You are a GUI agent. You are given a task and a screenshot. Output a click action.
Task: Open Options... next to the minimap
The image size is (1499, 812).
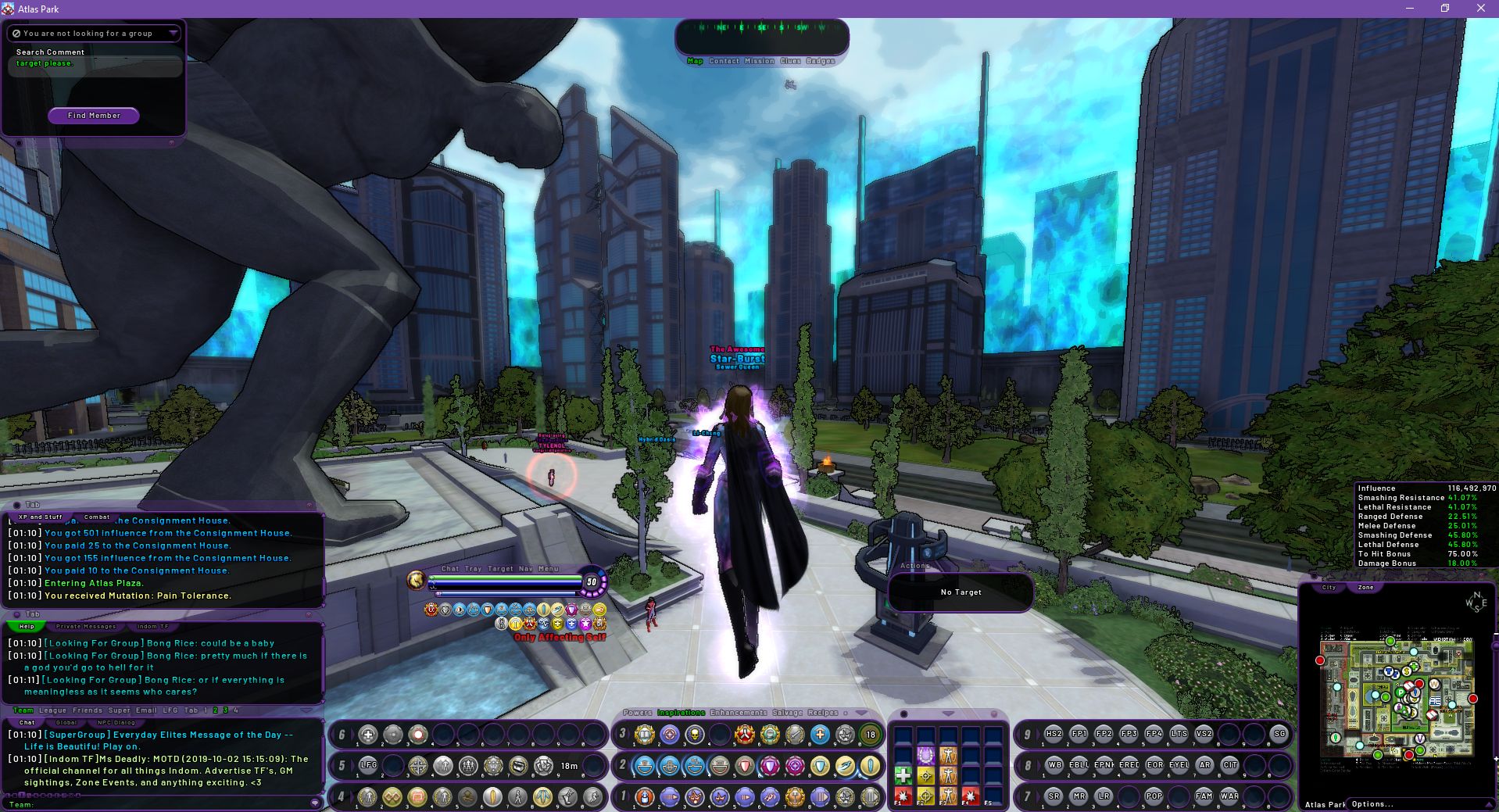click(x=1372, y=803)
